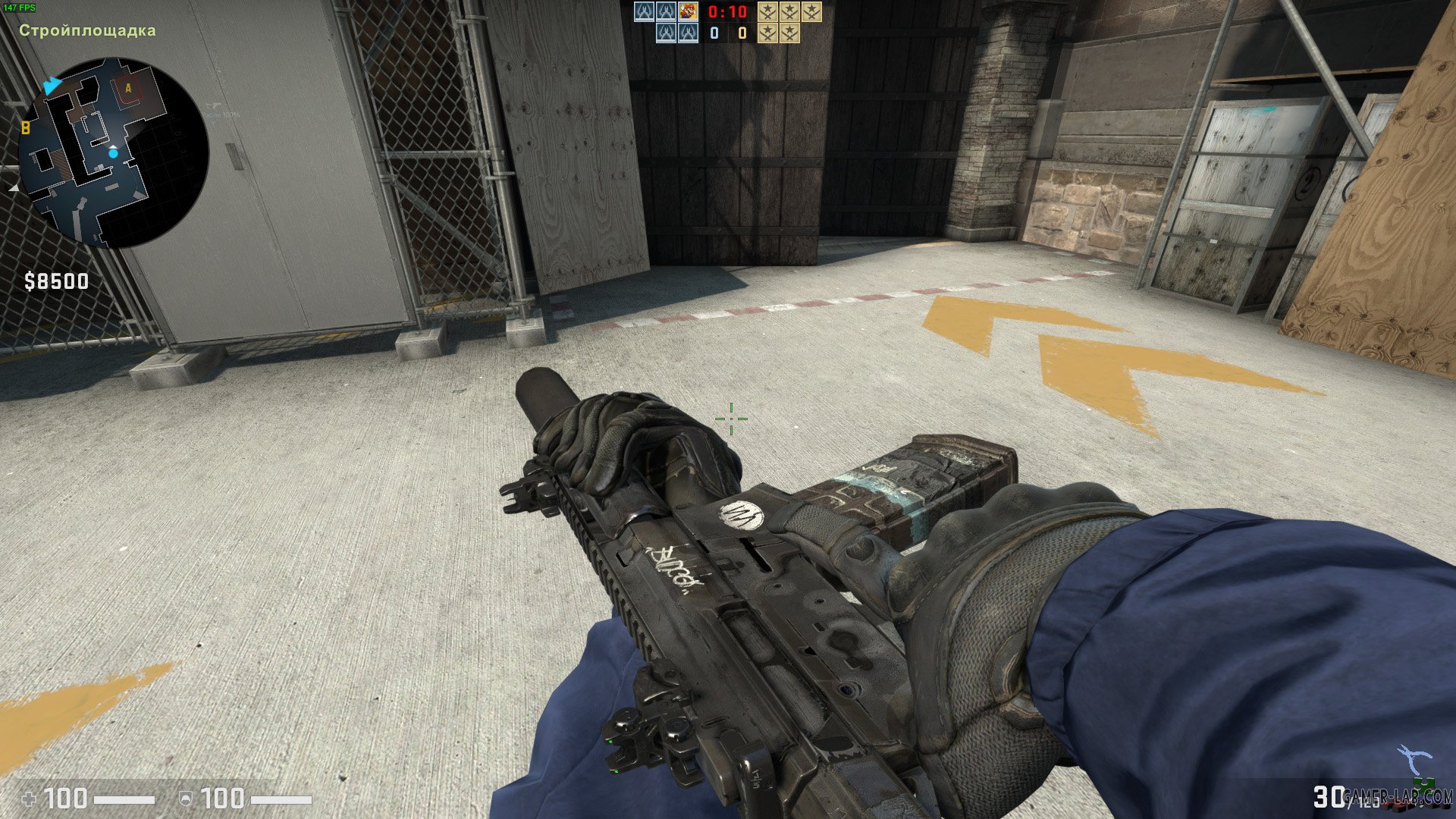Click the leftmost gold win medal icon

coord(767,11)
